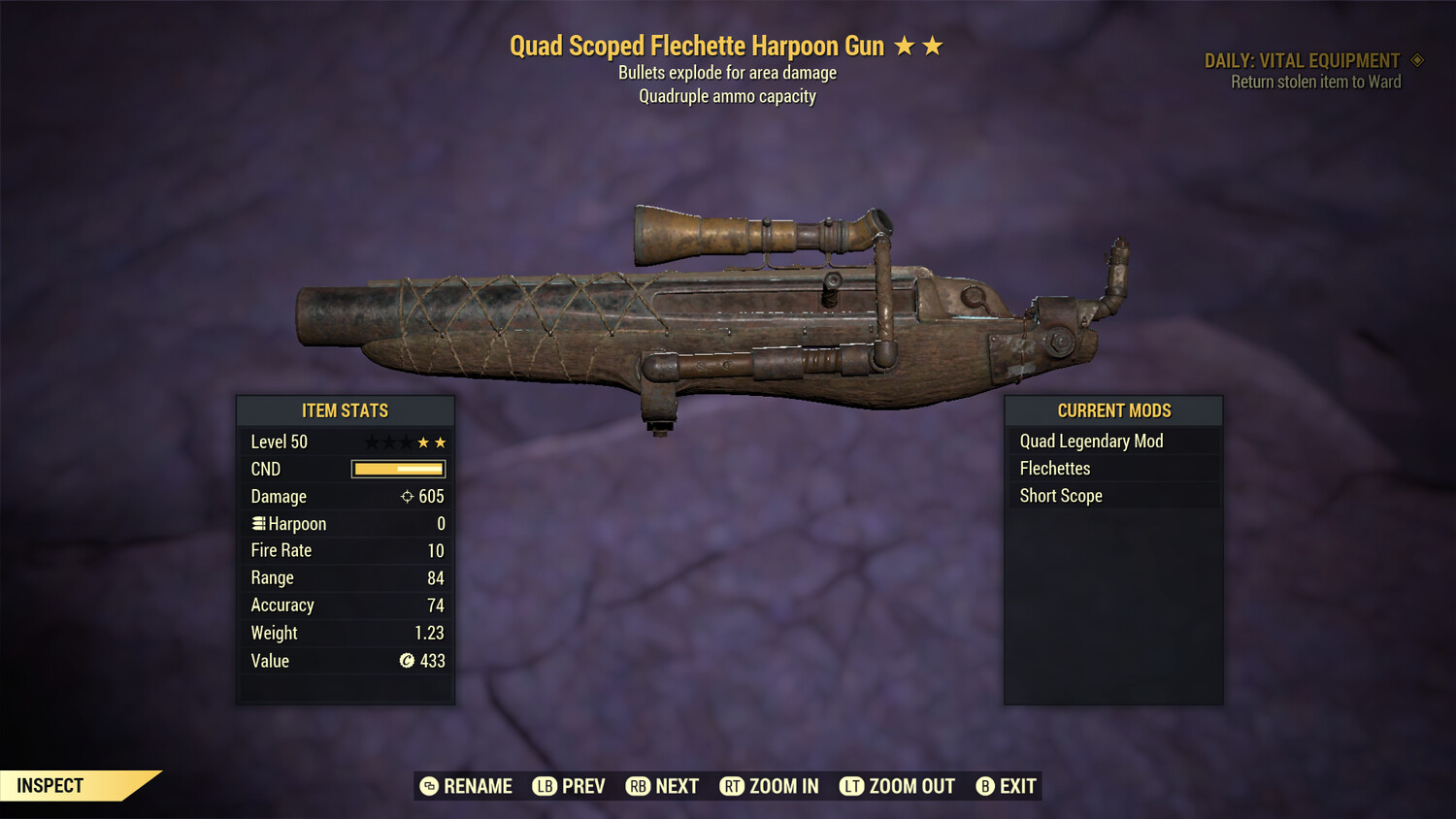Click the B icon next to EXIT
The image size is (1456, 819).
[x=986, y=786]
